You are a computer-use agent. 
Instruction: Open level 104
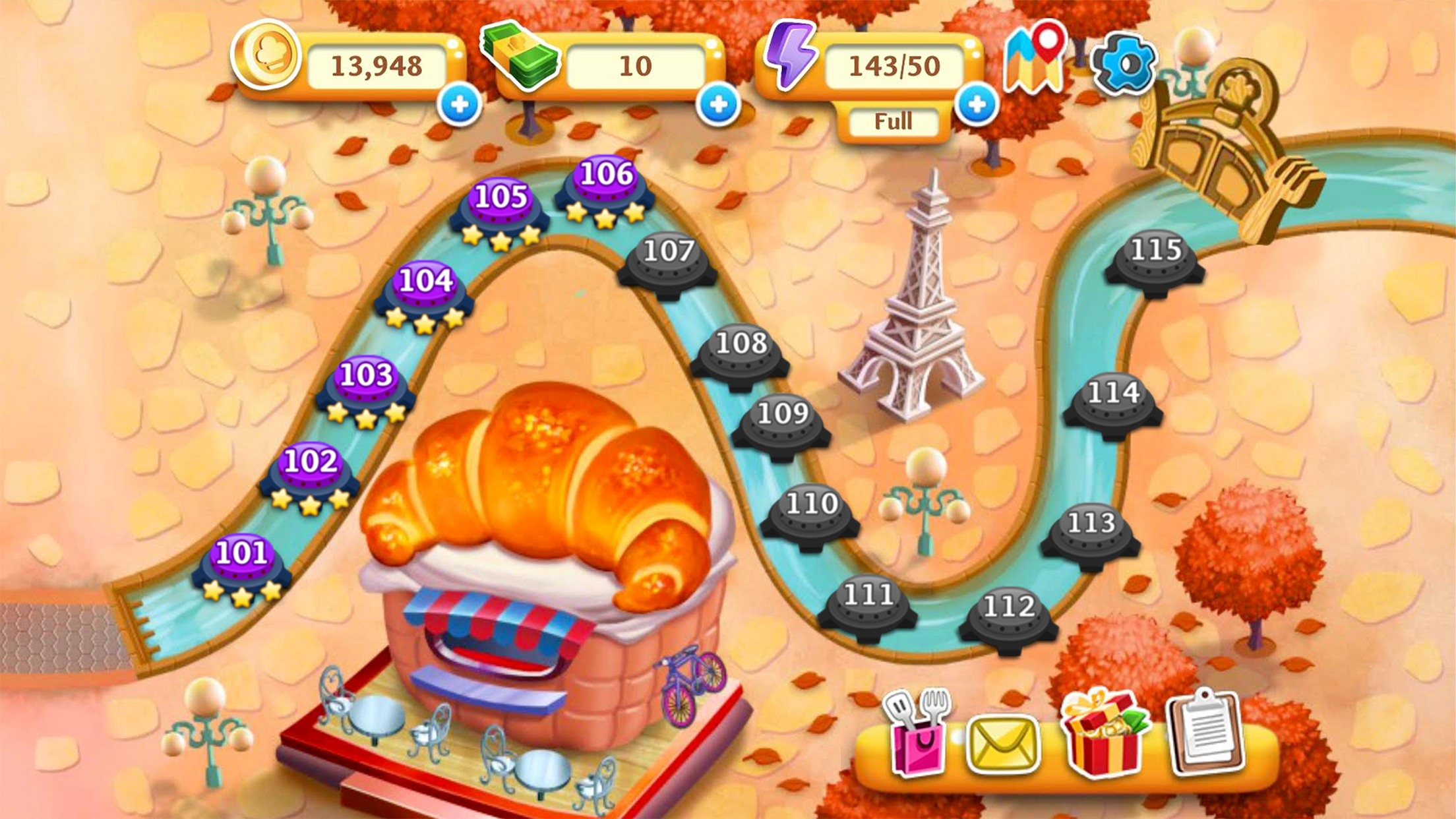(425, 290)
